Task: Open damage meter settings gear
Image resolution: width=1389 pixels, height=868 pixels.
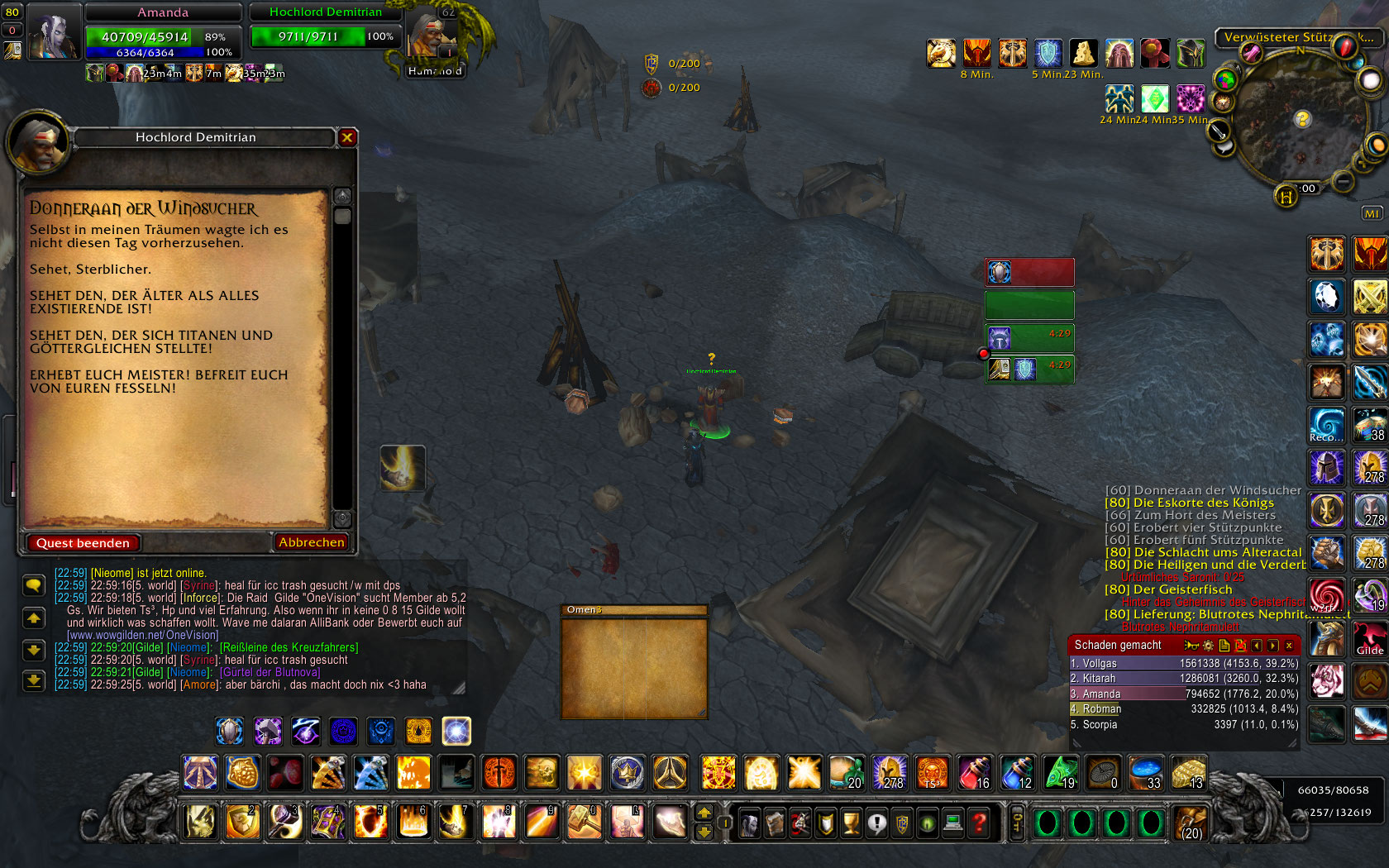Action: coord(1209,646)
